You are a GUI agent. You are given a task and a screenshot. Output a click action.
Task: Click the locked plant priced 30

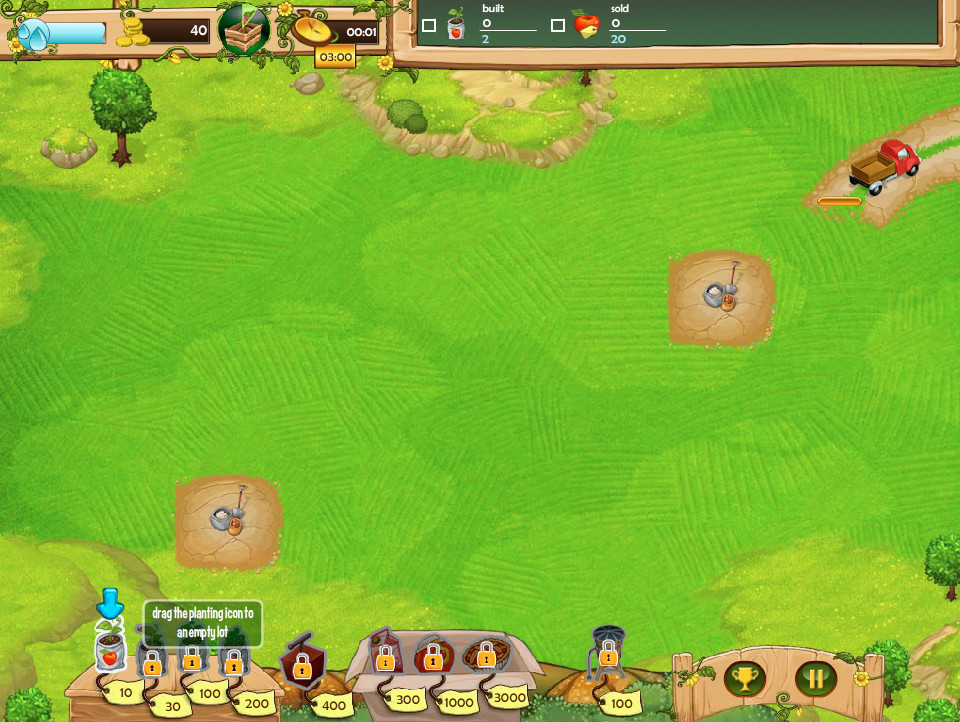(152, 661)
